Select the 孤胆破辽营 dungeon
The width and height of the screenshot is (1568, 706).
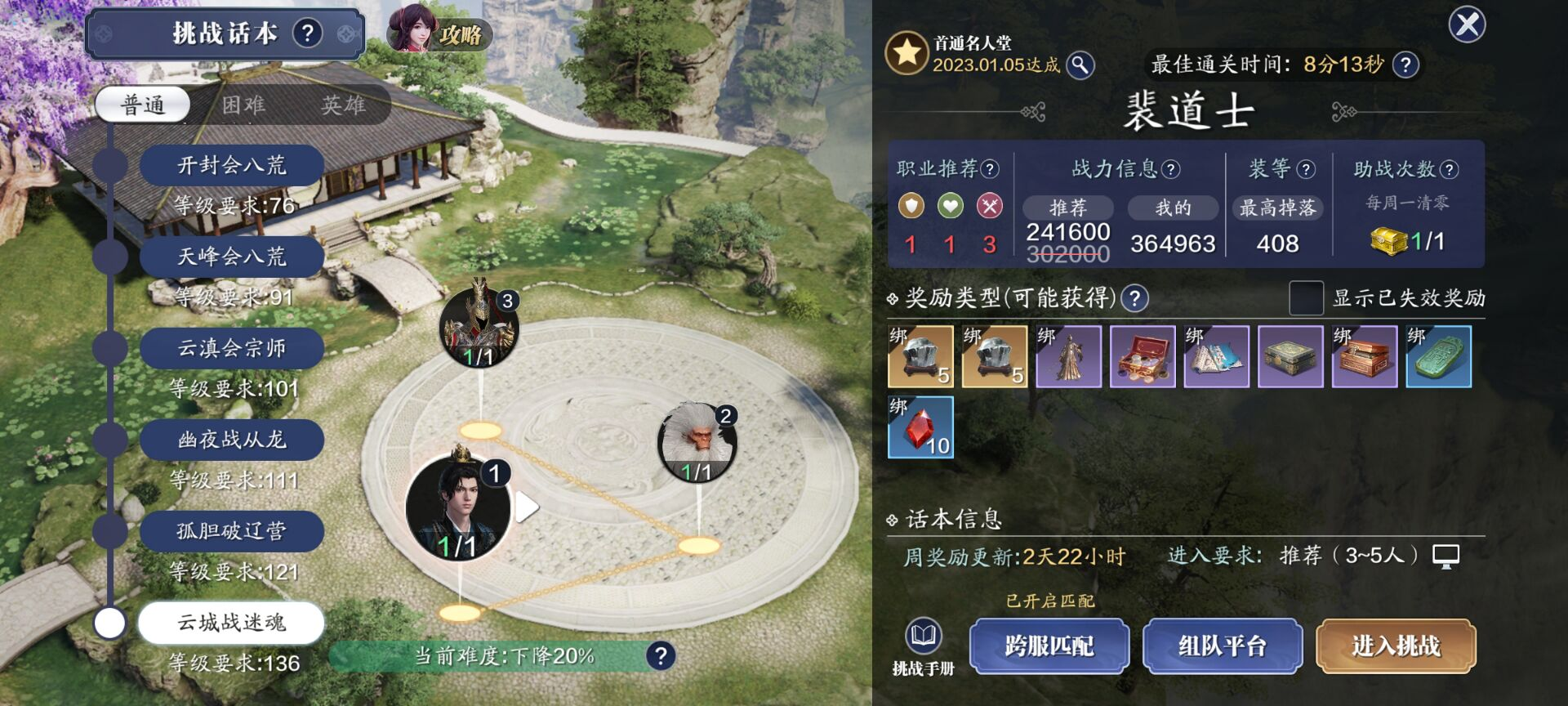(232, 532)
